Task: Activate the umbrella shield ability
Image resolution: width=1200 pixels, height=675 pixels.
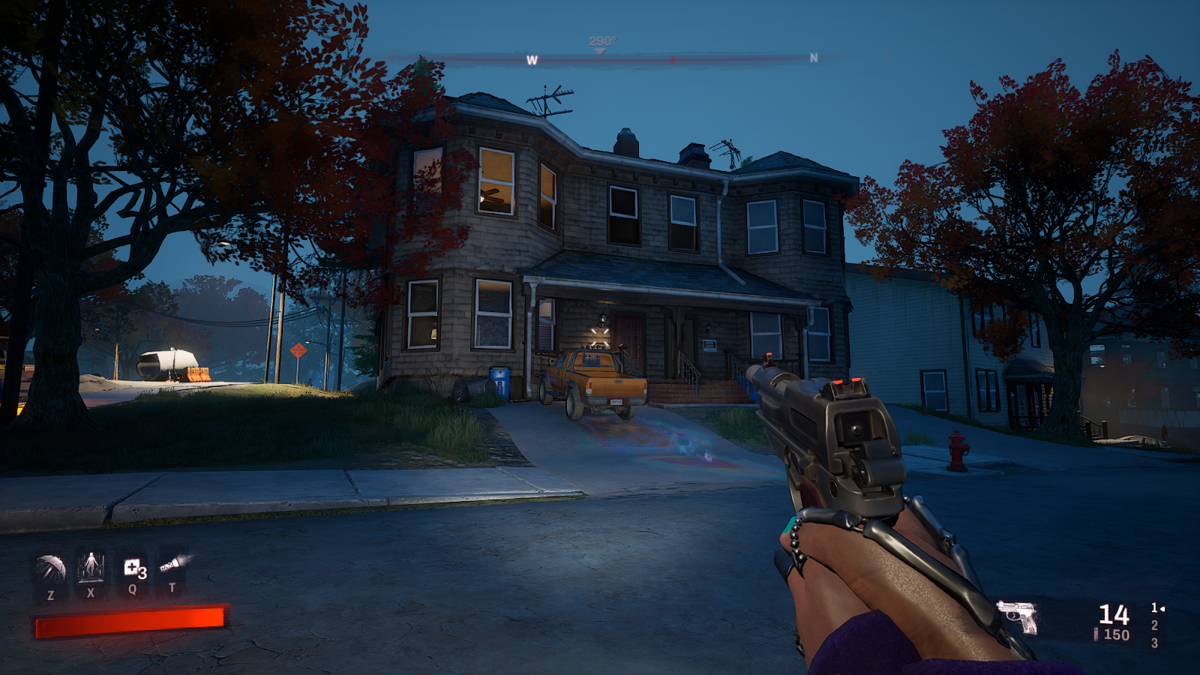Action: (x=50, y=569)
